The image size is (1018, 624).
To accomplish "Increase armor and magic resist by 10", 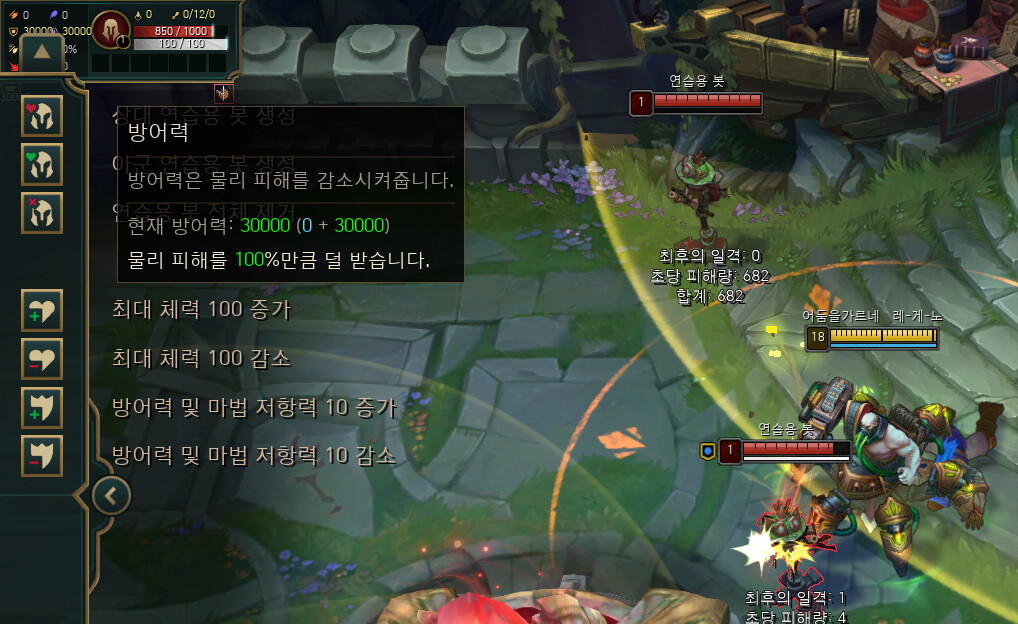I will (42, 407).
